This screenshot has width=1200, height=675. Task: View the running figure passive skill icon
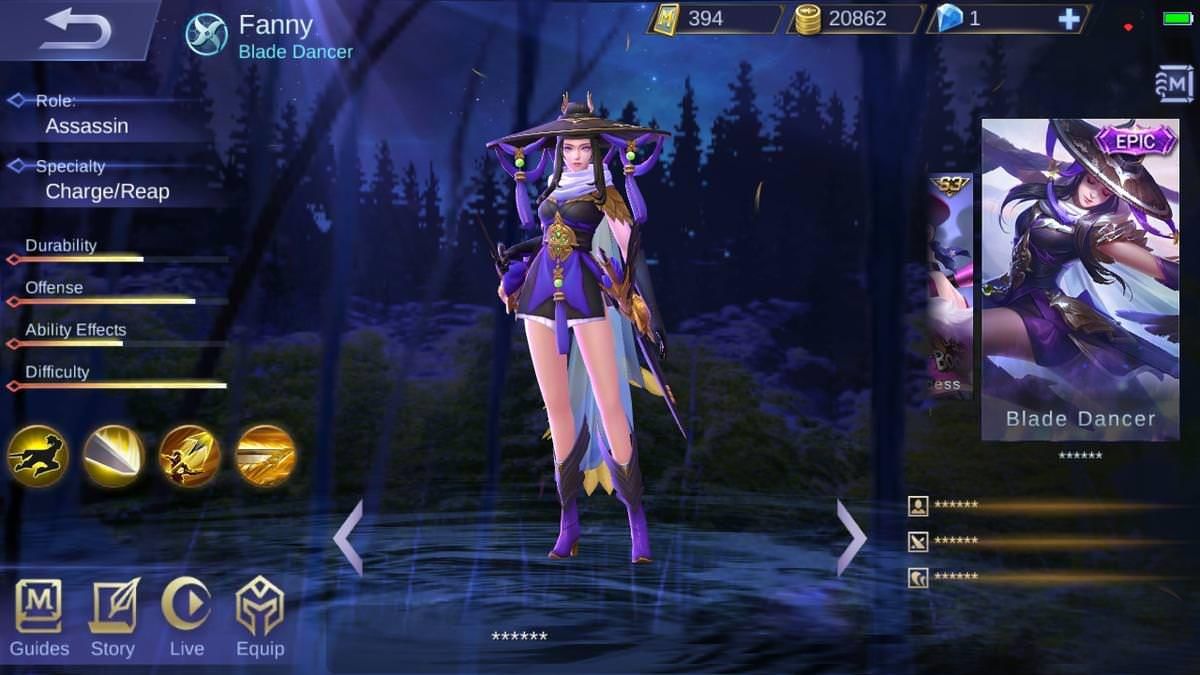38,456
